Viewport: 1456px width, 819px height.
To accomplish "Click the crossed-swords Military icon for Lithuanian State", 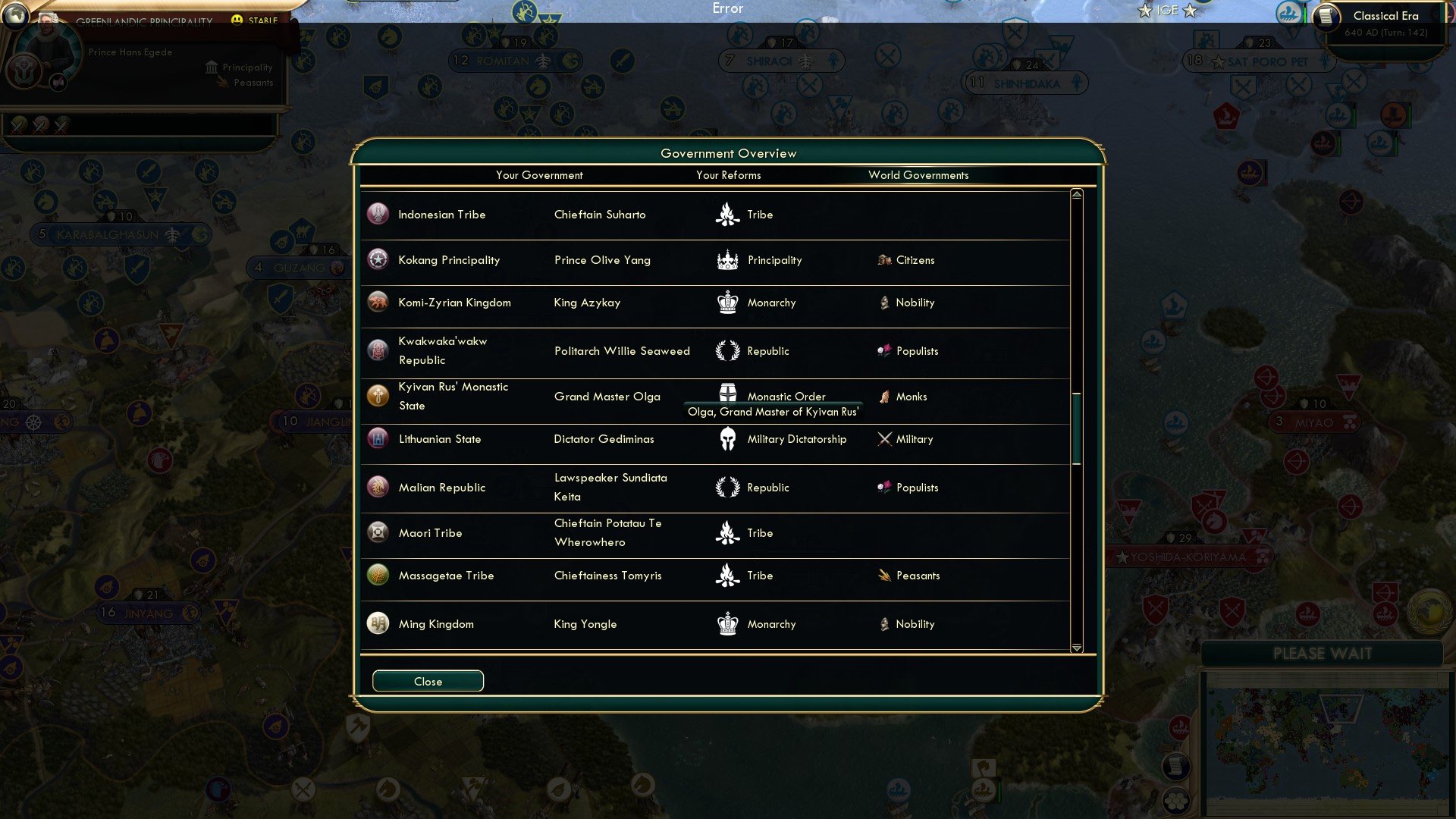I will click(x=882, y=438).
